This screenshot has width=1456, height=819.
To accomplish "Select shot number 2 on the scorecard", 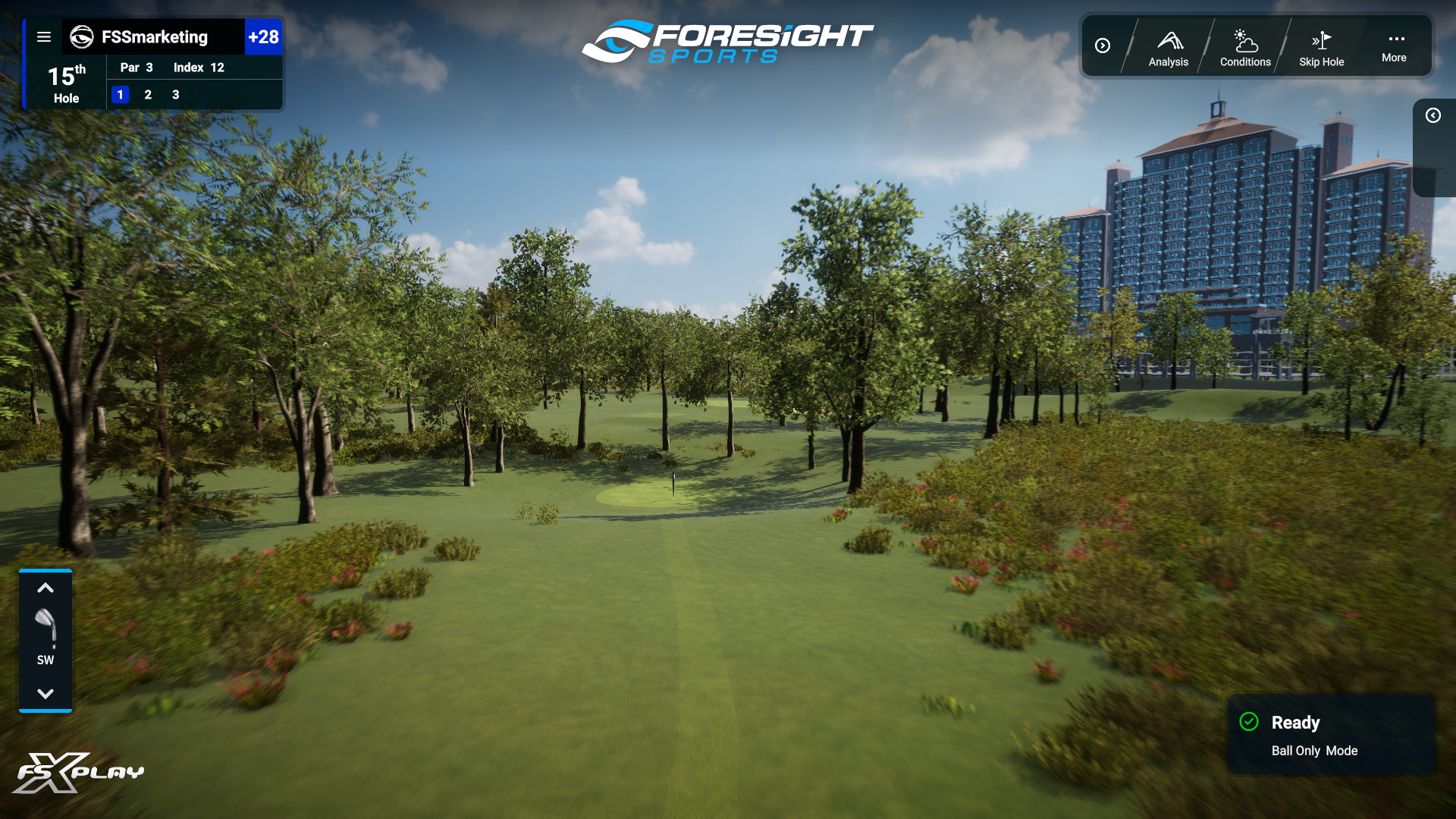I will [x=148, y=95].
